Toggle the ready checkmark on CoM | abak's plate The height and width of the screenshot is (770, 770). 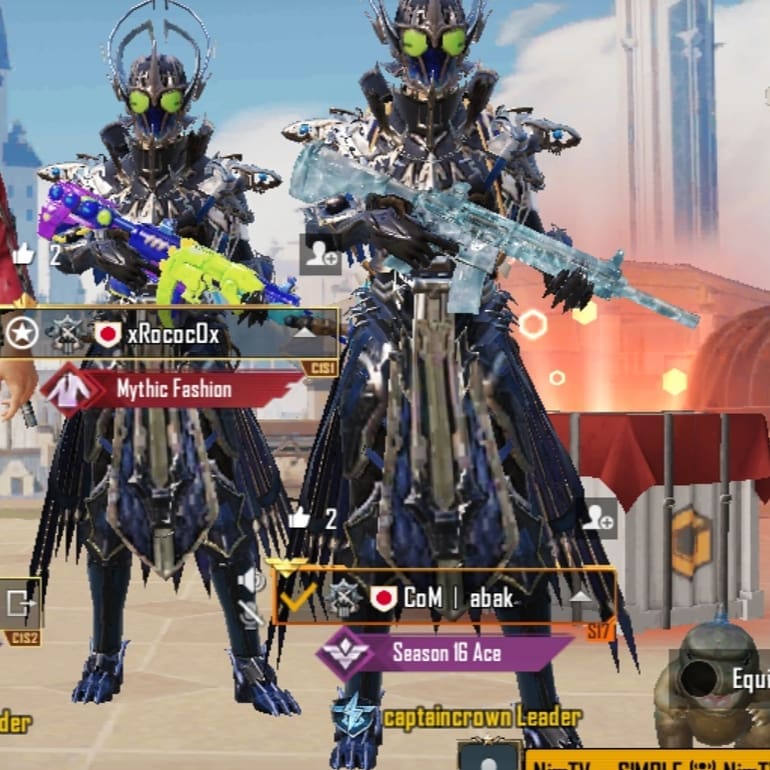(297, 597)
